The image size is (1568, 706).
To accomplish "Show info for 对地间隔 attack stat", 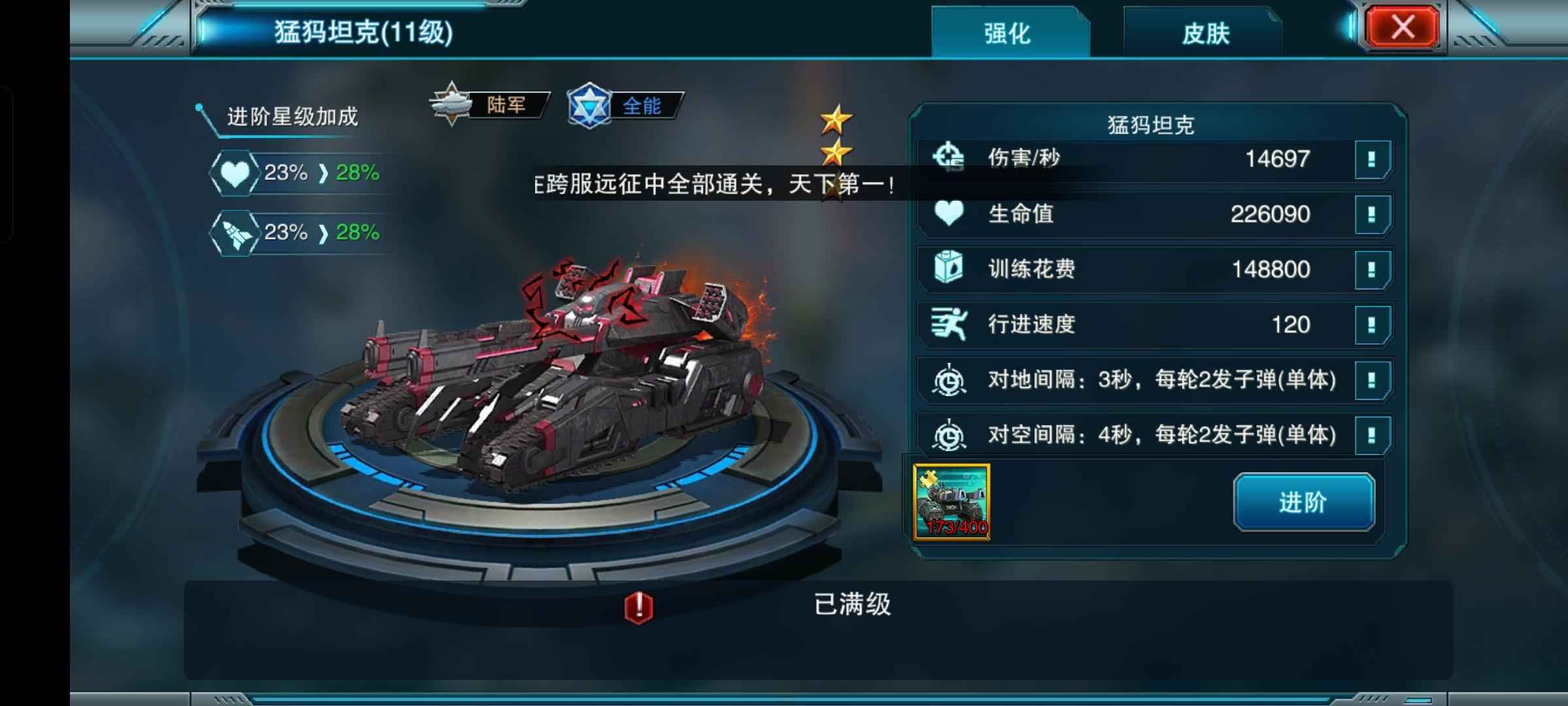I will 1371,380.
